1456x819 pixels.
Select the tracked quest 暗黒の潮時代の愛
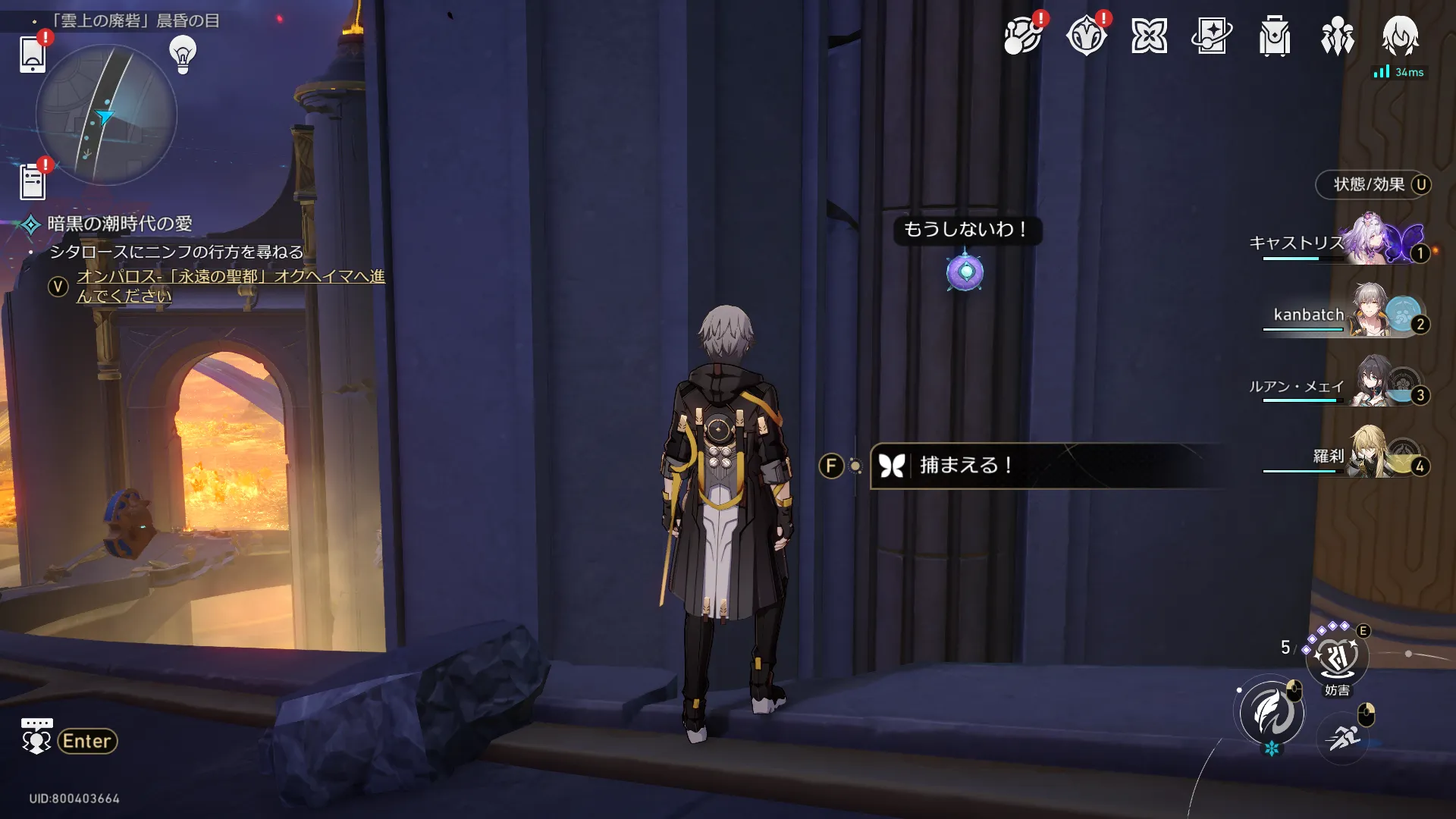(120, 224)
